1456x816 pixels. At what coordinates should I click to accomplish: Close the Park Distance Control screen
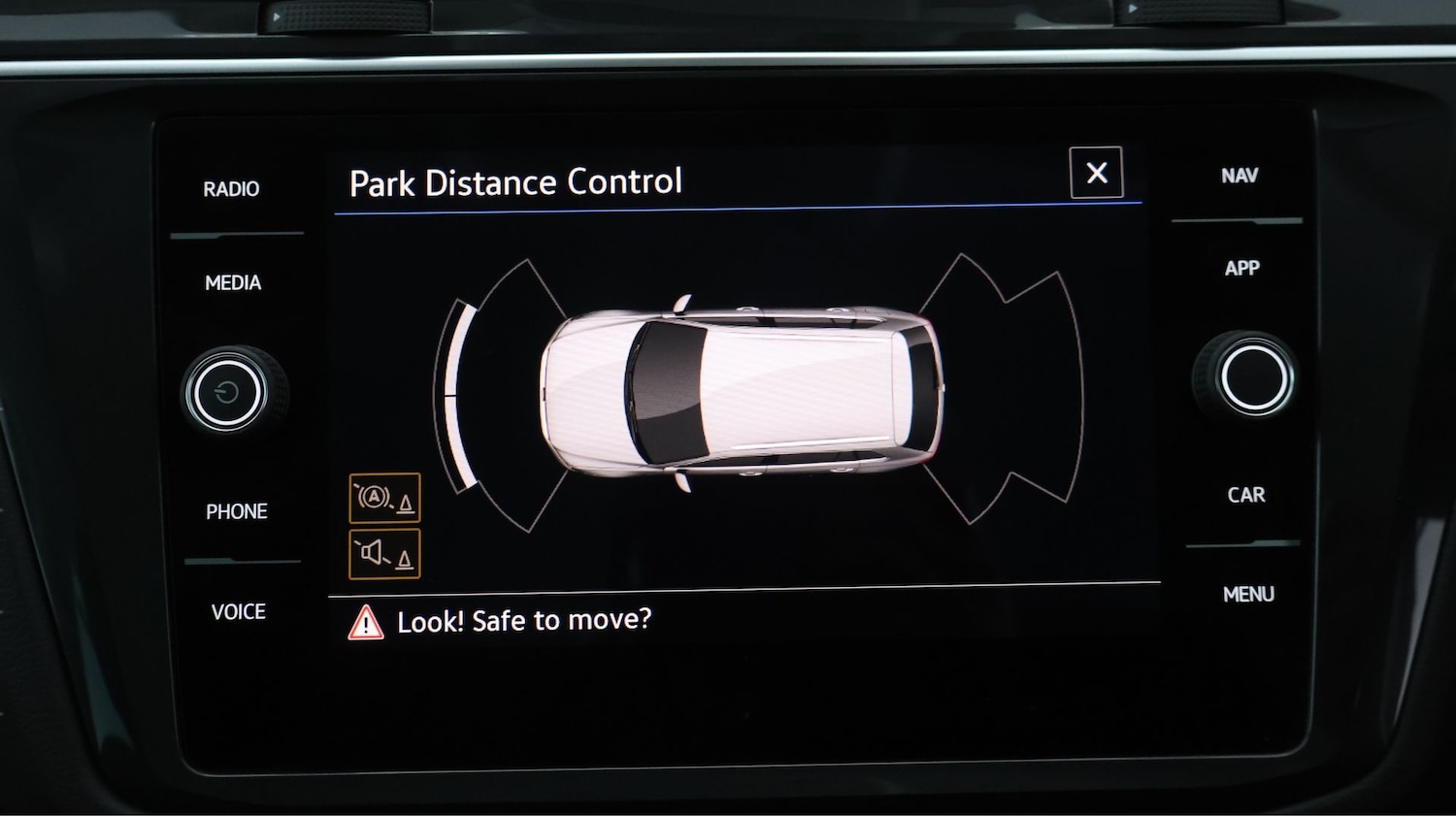pos(1097,173)
